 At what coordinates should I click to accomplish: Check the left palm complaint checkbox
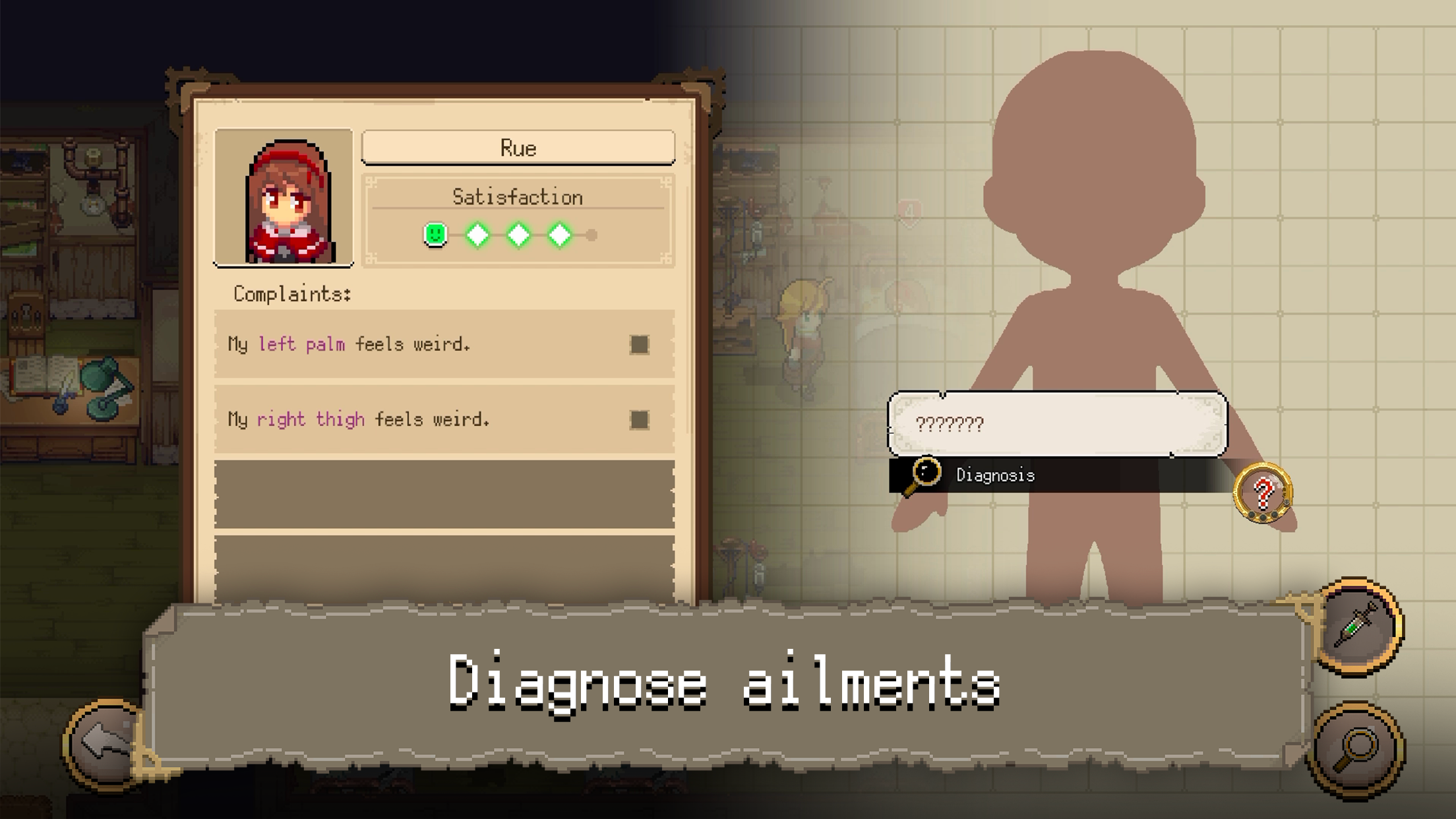639,344
